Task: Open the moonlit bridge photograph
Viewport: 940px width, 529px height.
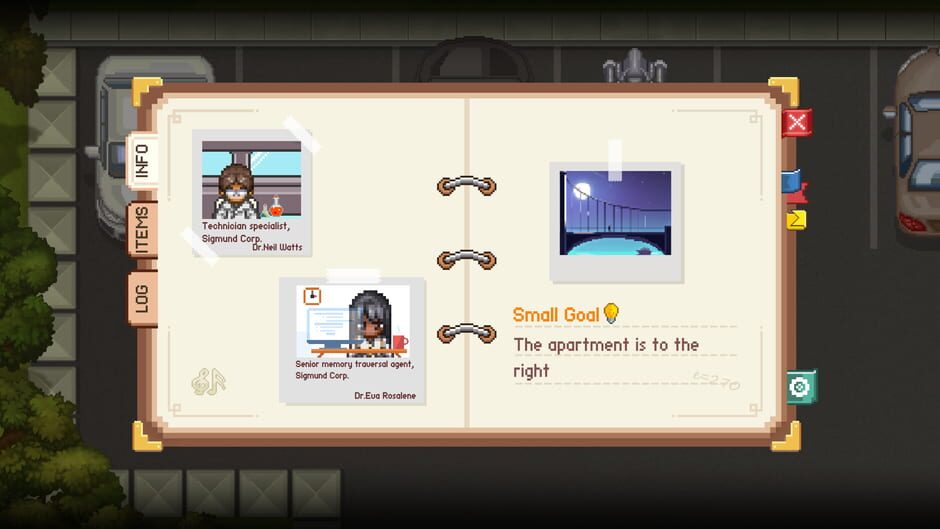Action: tap(615, 221)
